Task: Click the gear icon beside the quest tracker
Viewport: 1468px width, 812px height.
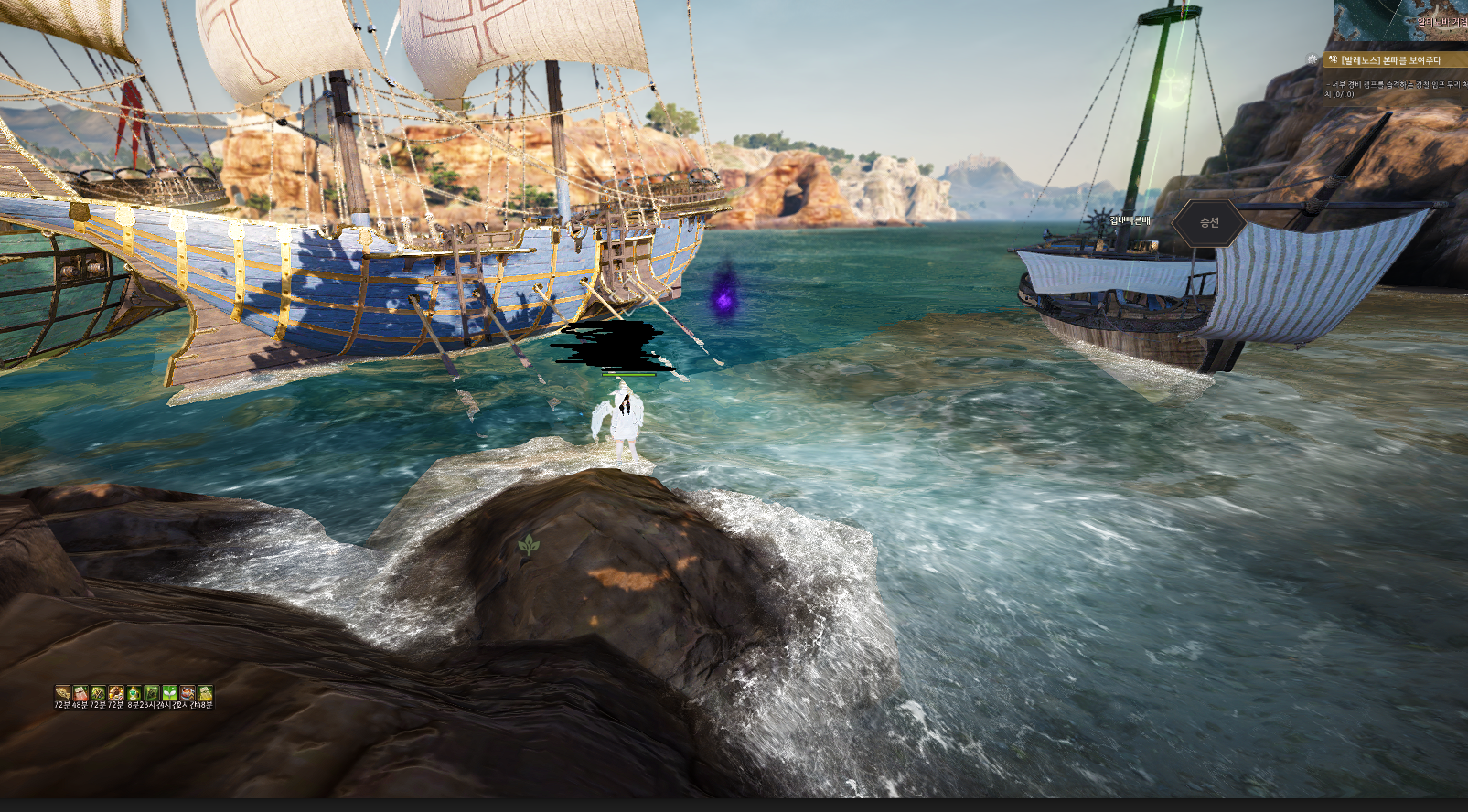Action: pos(1313,59)
